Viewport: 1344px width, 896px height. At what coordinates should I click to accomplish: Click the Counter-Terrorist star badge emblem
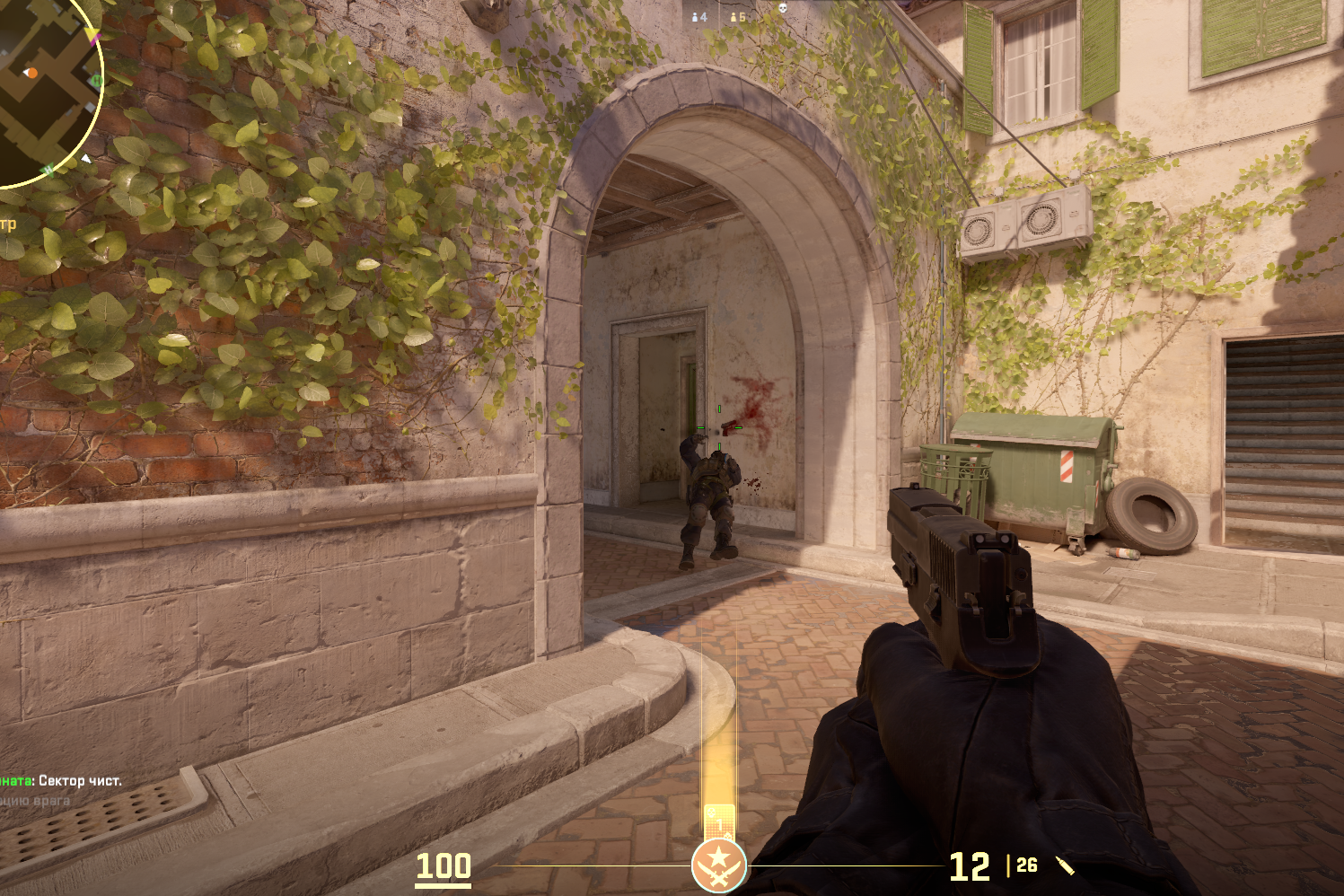tap(718, 865)
